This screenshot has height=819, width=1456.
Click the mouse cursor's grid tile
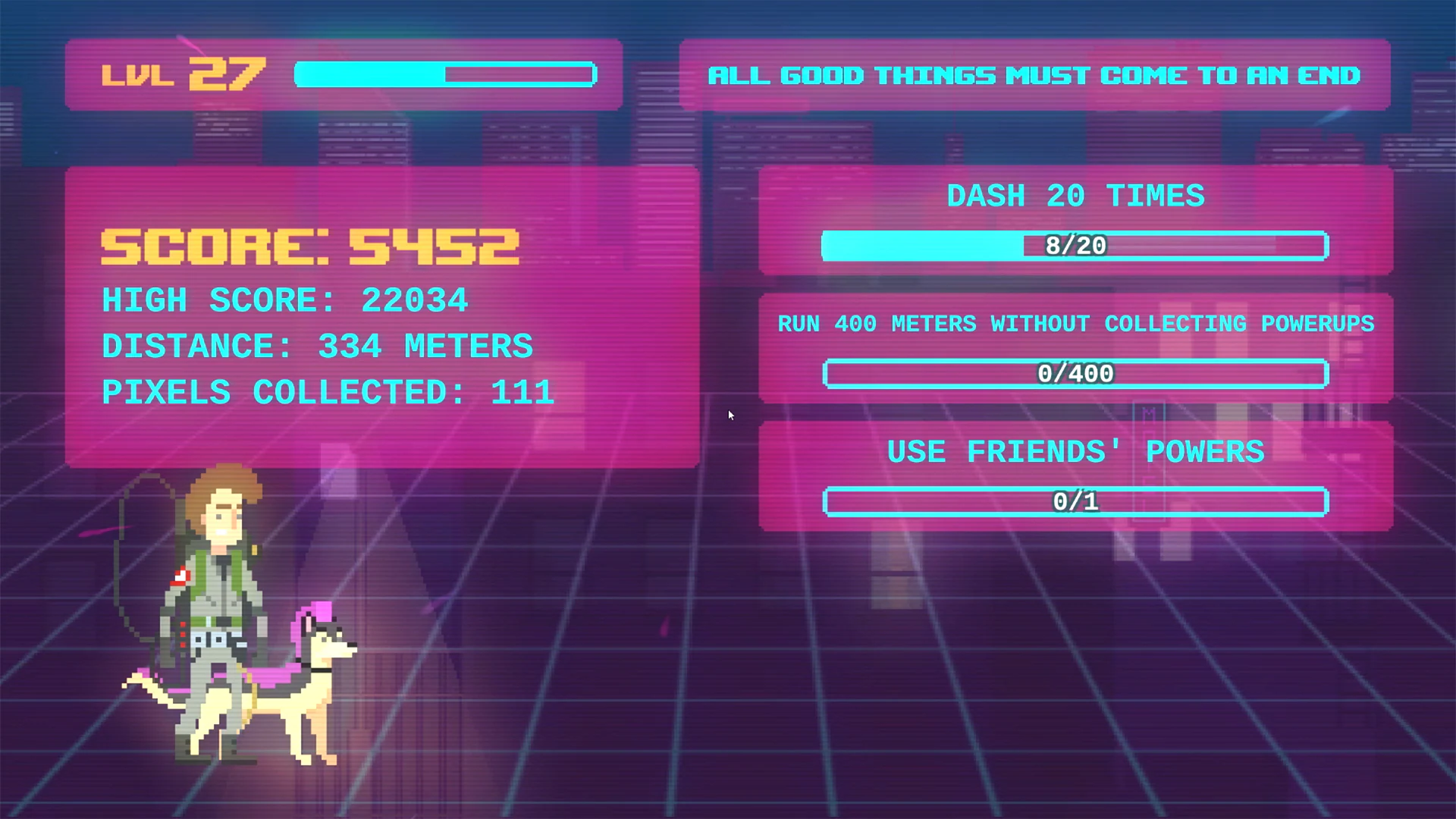pos(730,415)
